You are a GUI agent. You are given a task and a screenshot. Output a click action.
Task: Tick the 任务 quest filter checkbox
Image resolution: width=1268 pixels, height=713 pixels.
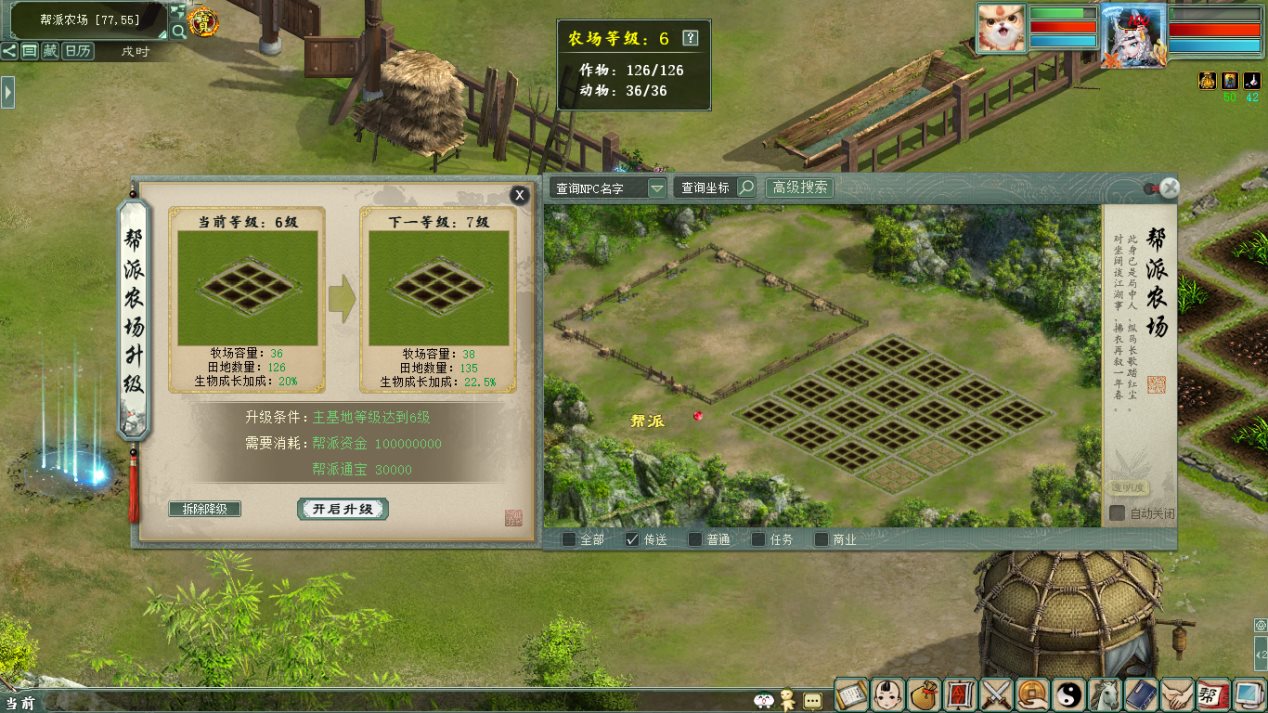pos(758,540)
